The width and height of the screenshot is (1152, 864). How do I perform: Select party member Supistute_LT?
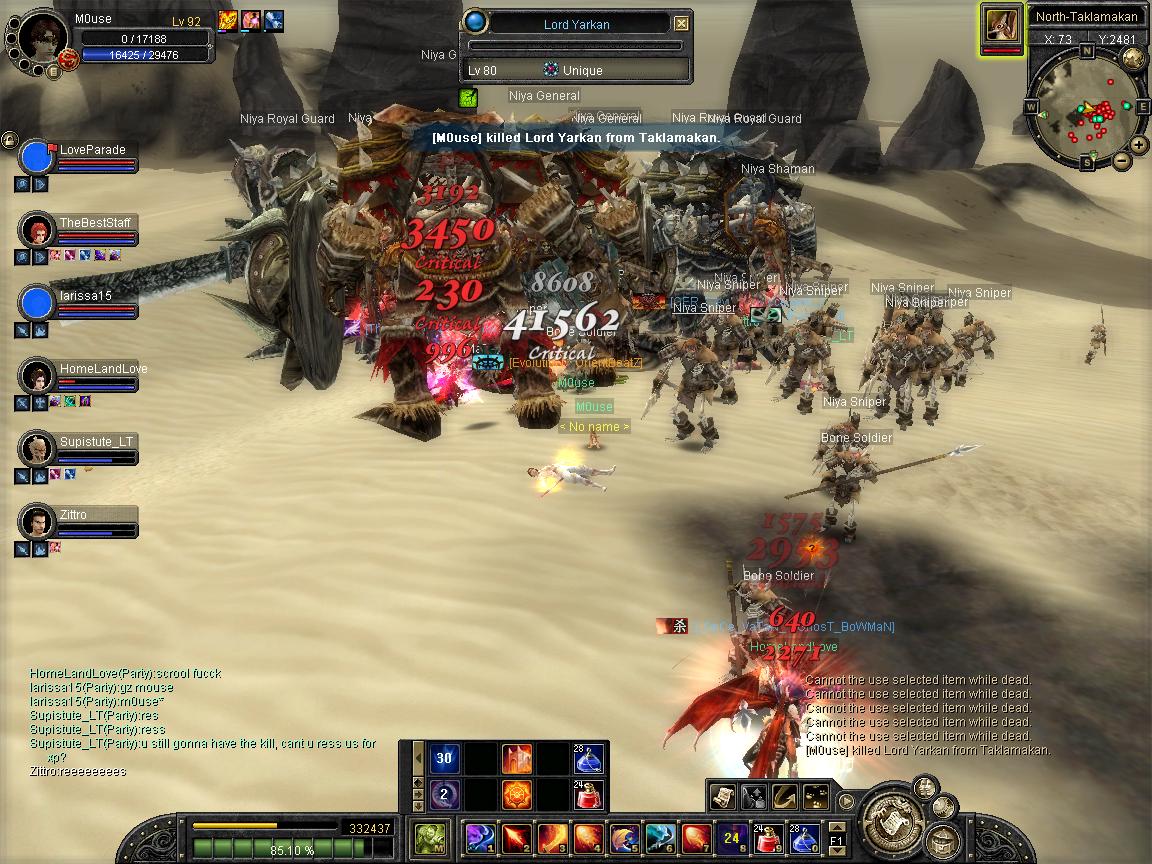pyautogui.click(x=37, y=449)
